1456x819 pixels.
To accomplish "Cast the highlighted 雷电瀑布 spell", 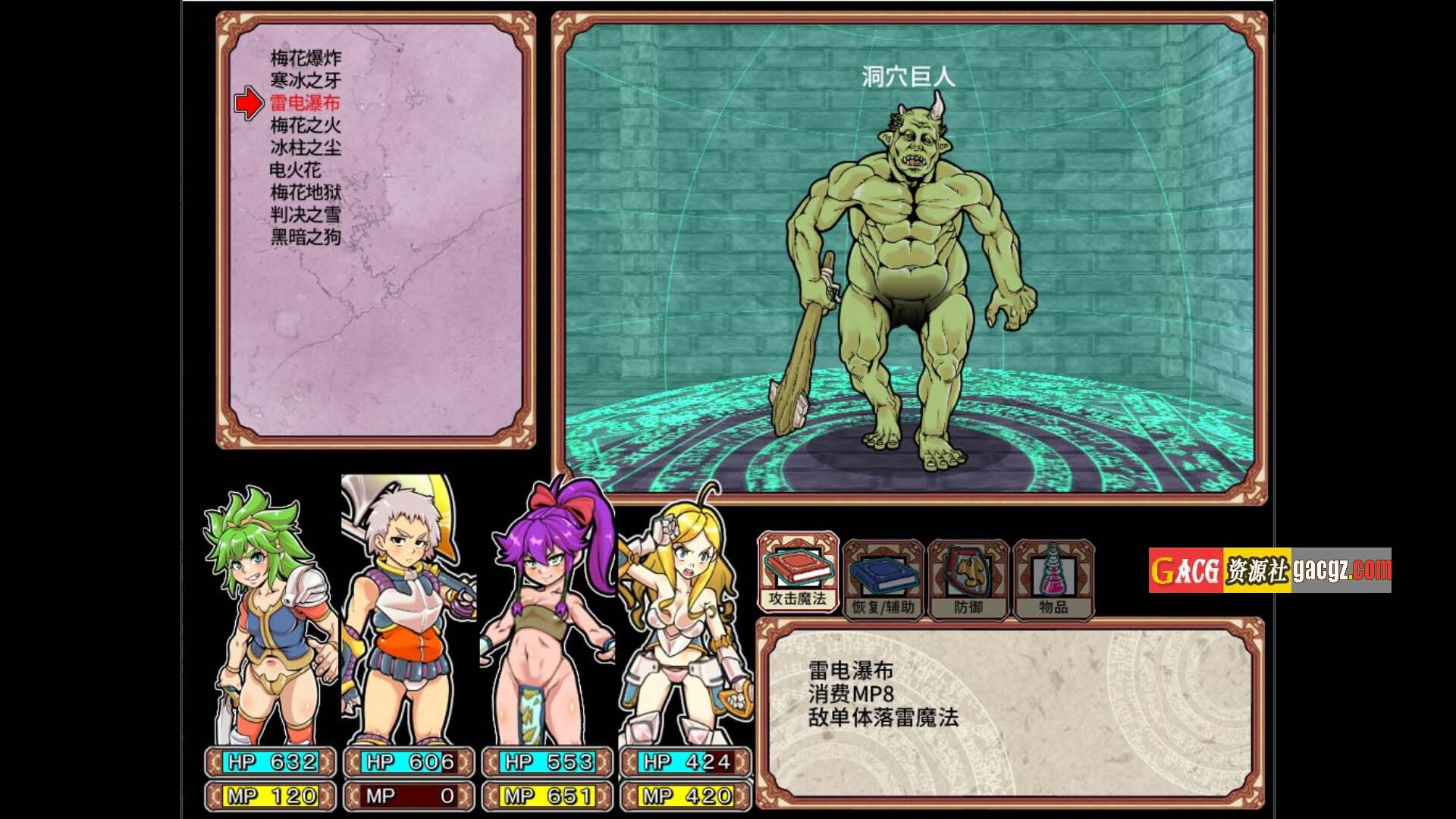I will 305,103.
